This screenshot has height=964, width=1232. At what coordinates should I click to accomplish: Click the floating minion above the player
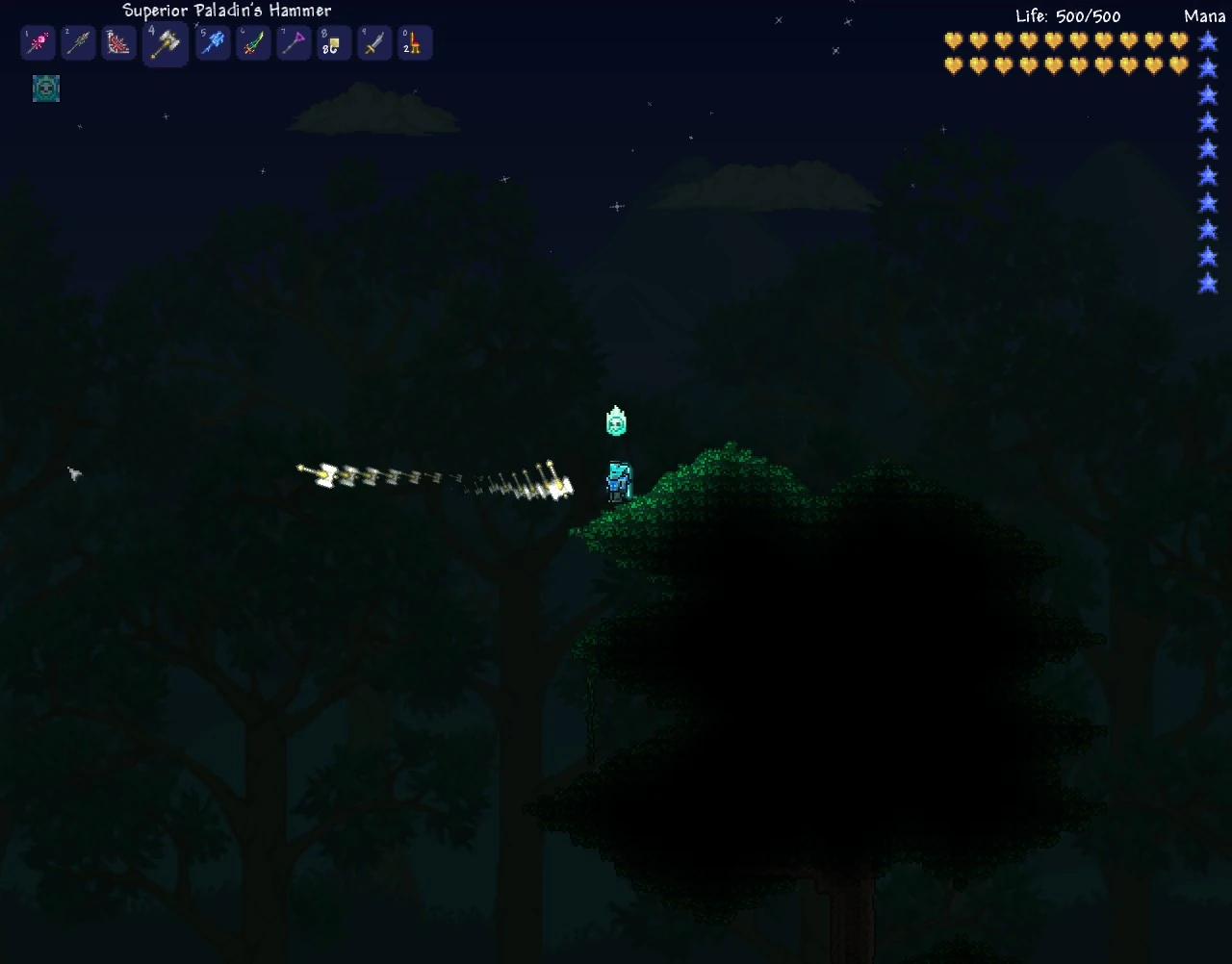[616, 420]
